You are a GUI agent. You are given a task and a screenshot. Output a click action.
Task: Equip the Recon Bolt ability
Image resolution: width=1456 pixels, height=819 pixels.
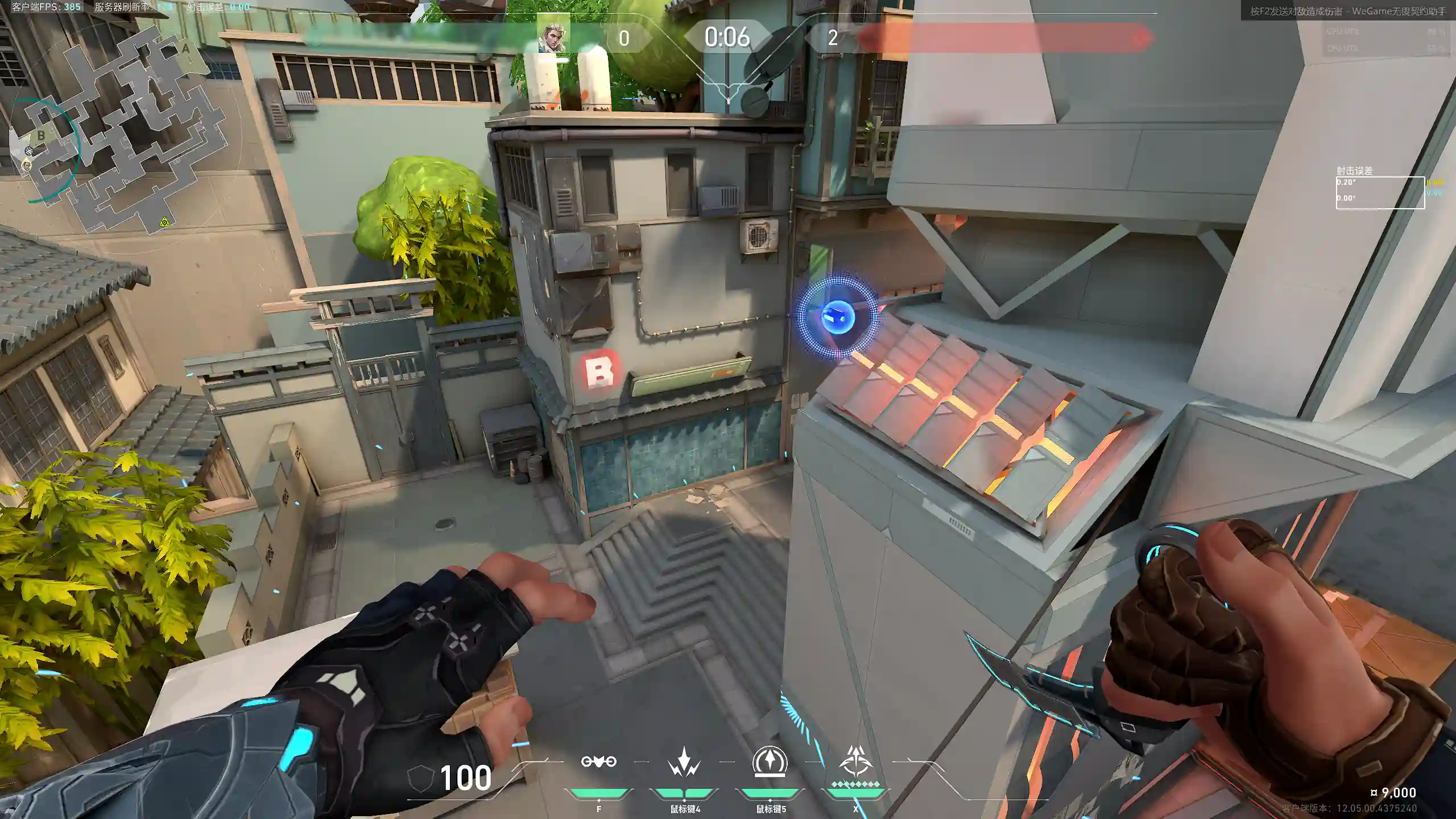[x=770, y=762]
